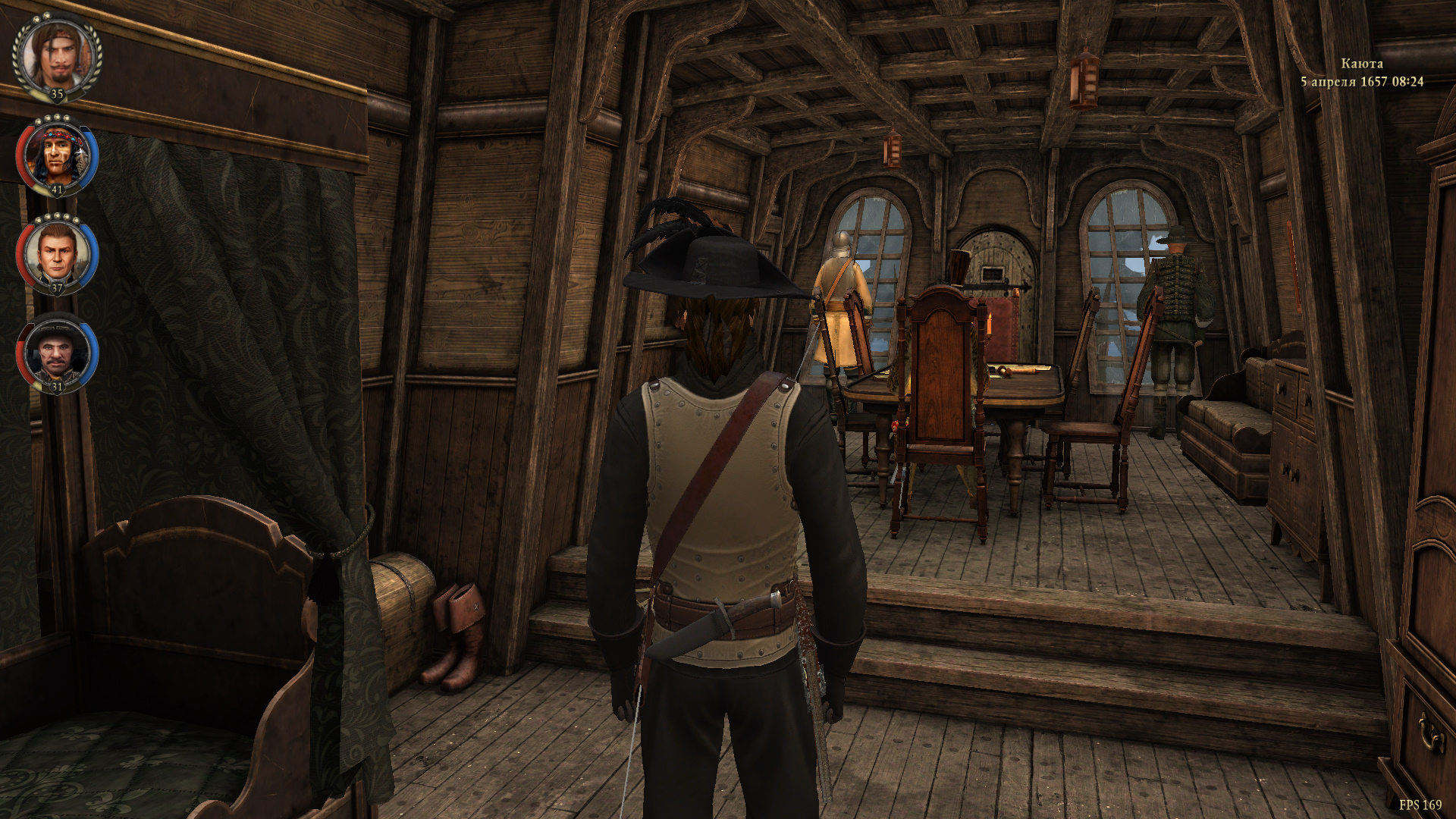Click the level 37 brown-haired officer portrait
Screen dimensions: 1456x819
point(57,253)
